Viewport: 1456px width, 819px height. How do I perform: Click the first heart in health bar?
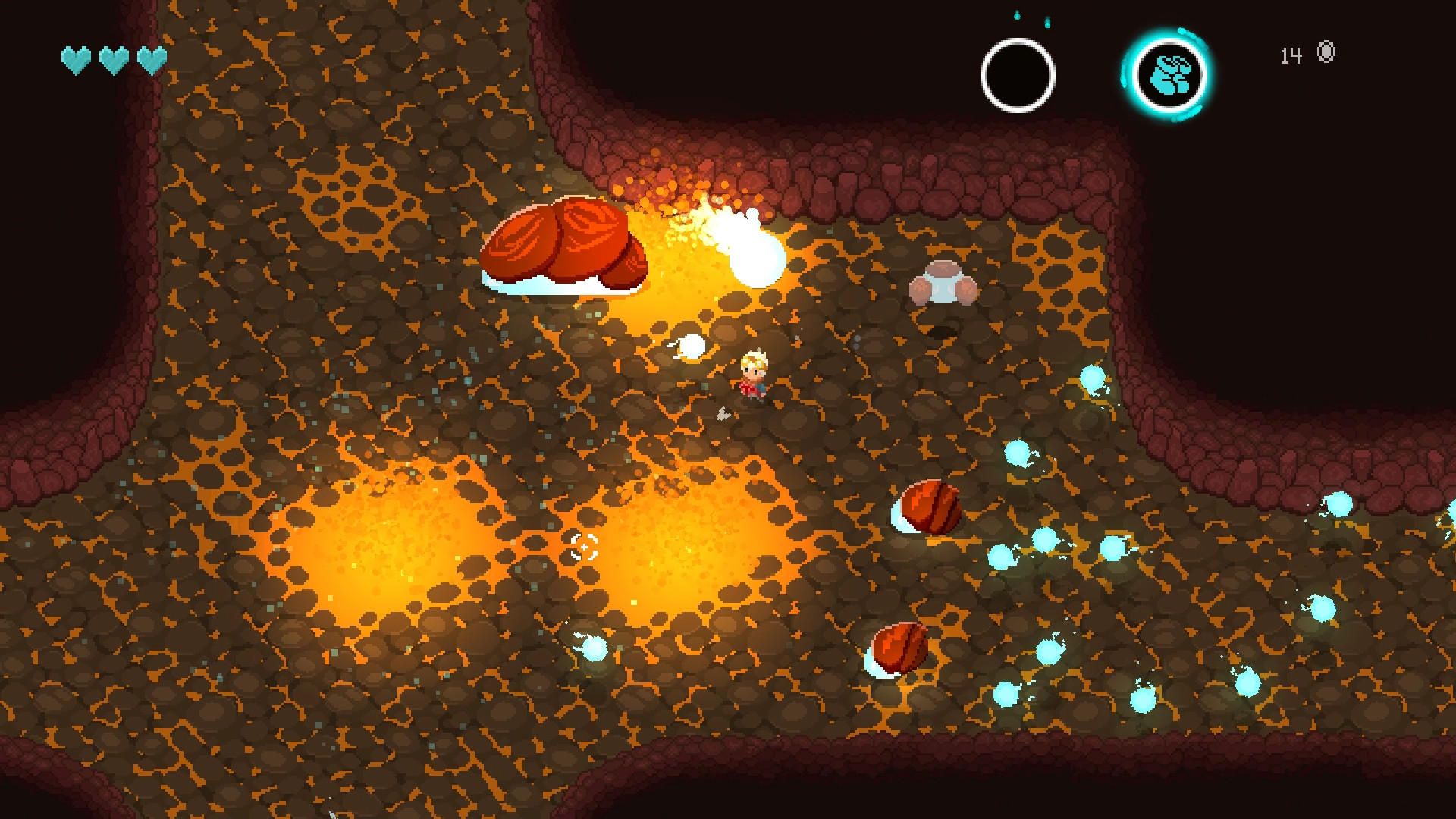74,58
